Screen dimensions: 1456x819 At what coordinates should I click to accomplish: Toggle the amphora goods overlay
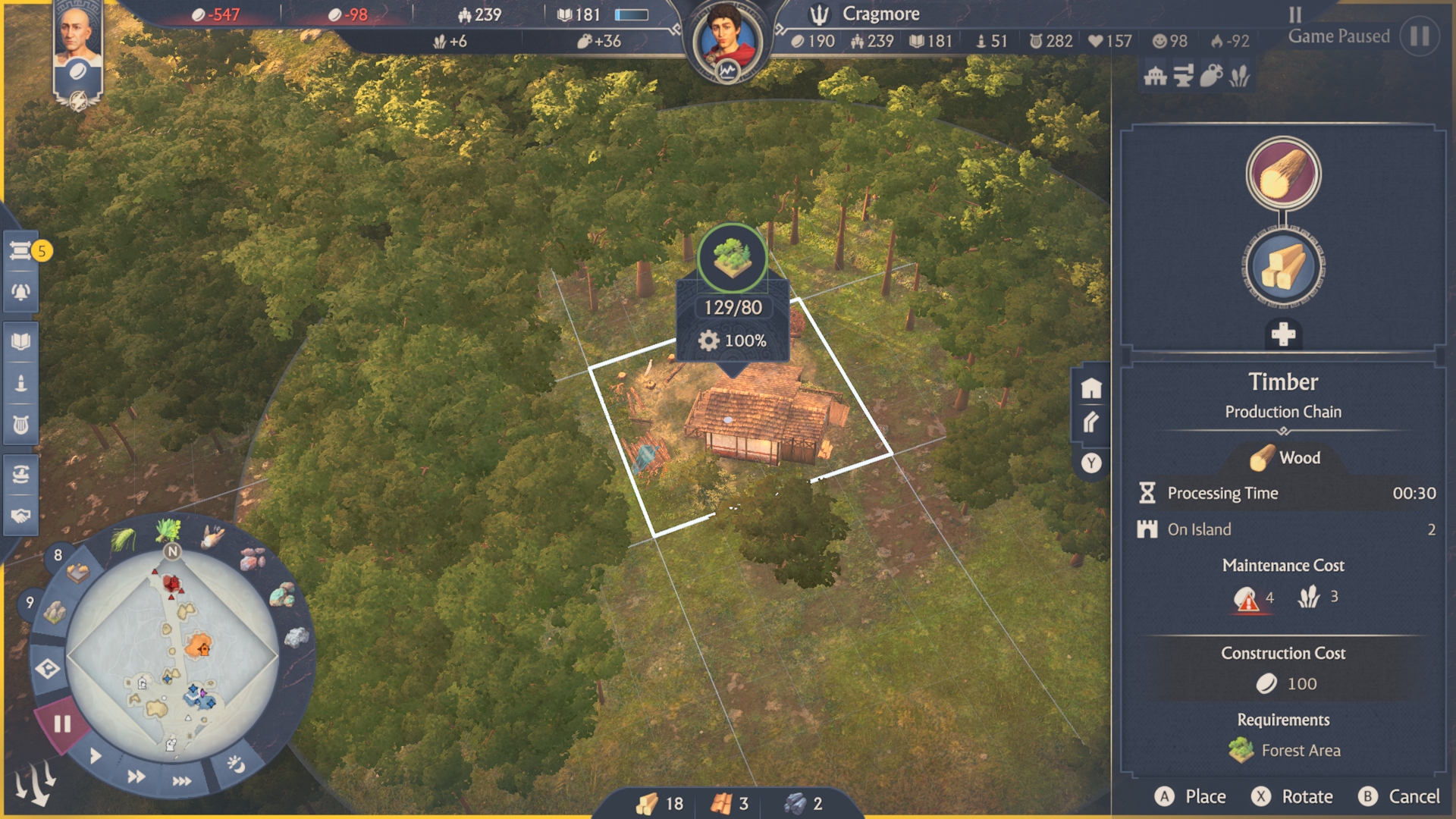coord(1211,75)
